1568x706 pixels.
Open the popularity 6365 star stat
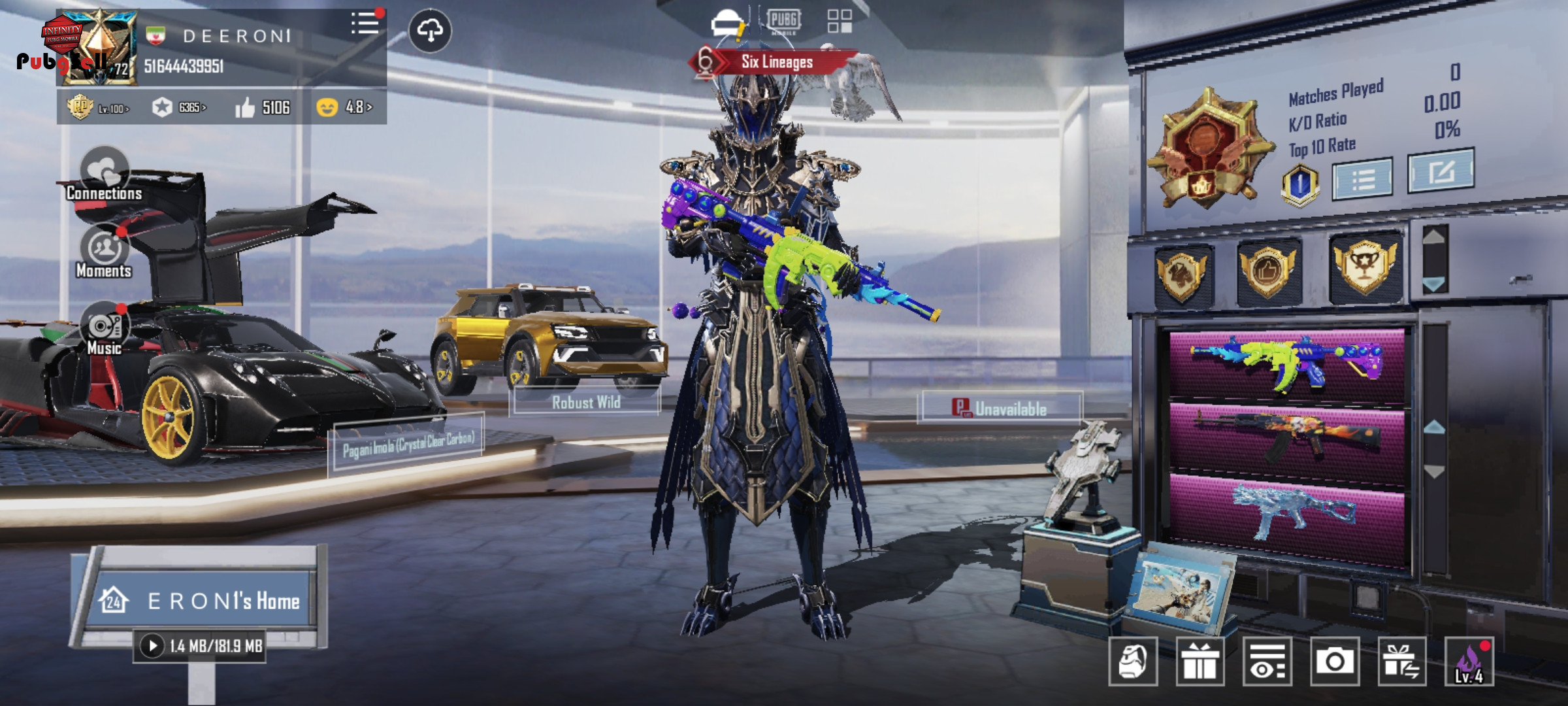(178, 107)
